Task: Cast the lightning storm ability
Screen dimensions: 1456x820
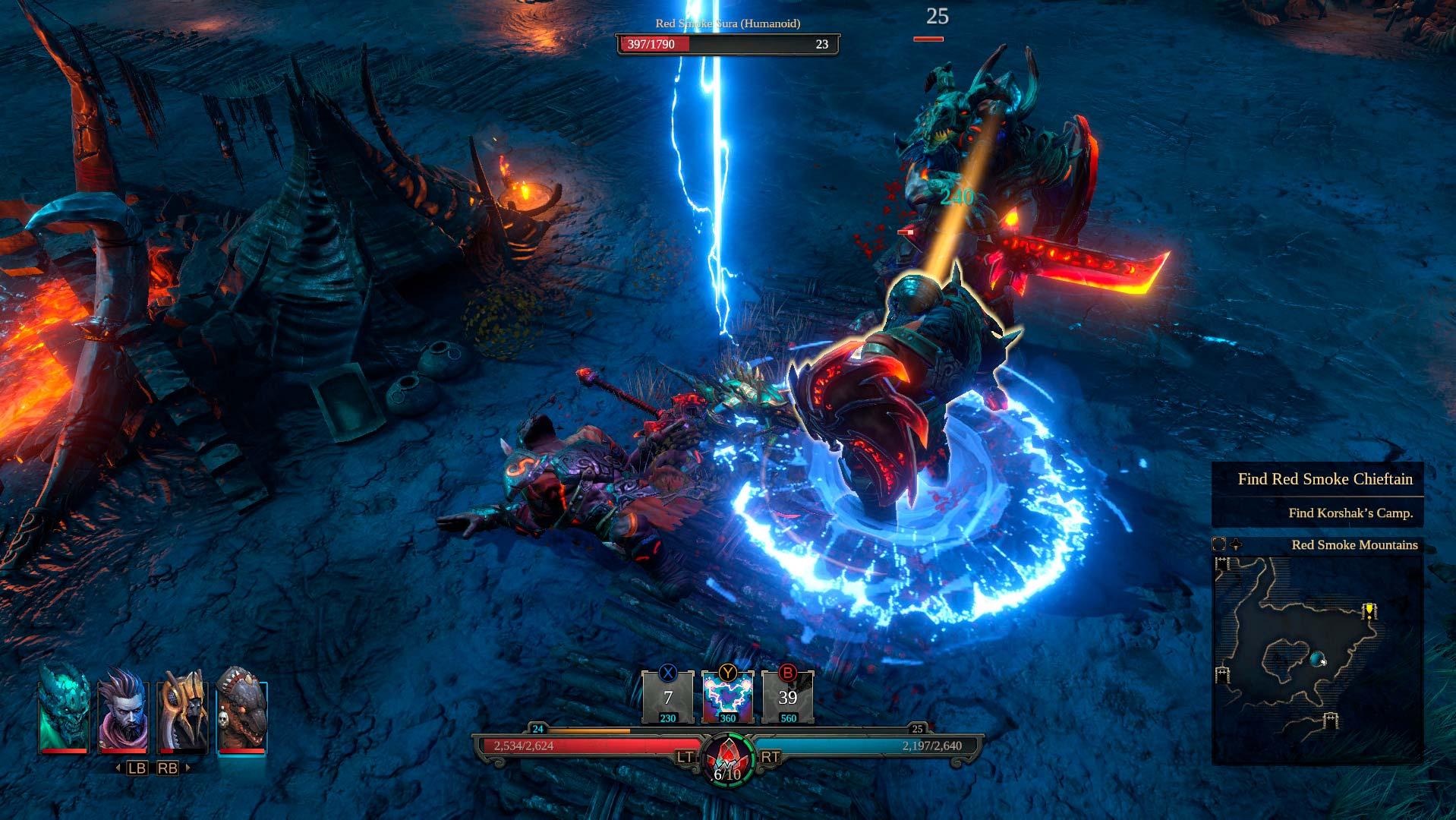Action: click(x=728, y=698)
